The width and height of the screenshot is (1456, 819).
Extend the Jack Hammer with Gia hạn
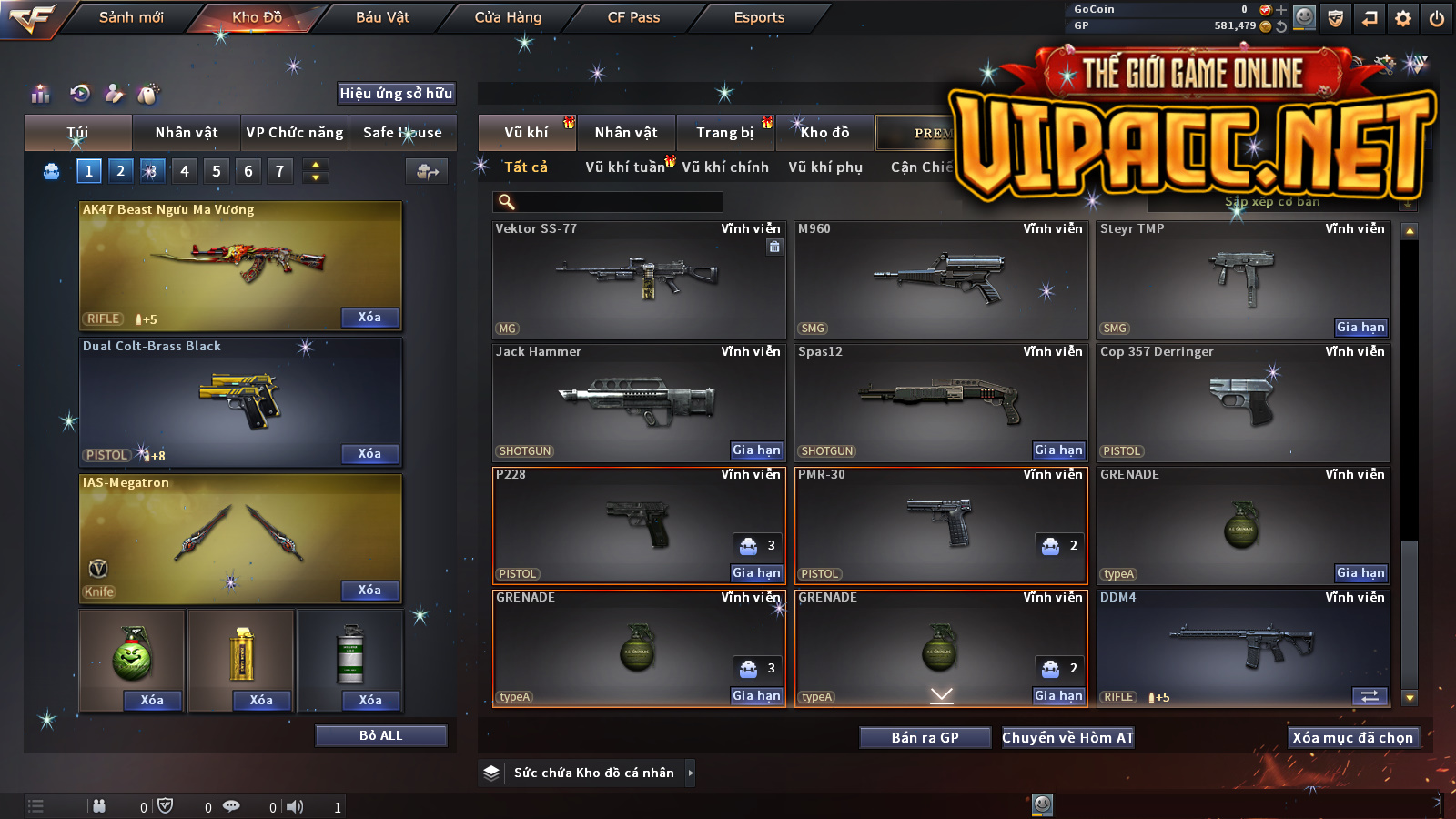[x=756, y=450]
